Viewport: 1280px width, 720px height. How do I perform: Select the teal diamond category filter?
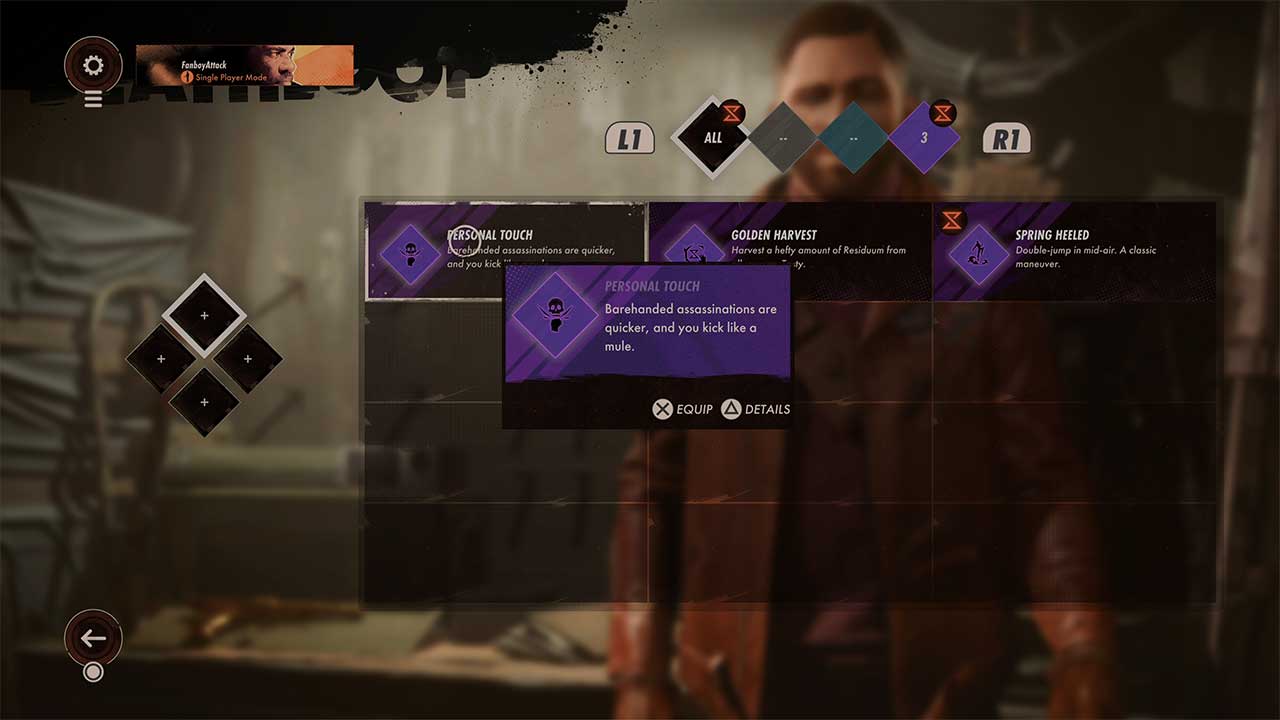[x=853, y=138]
